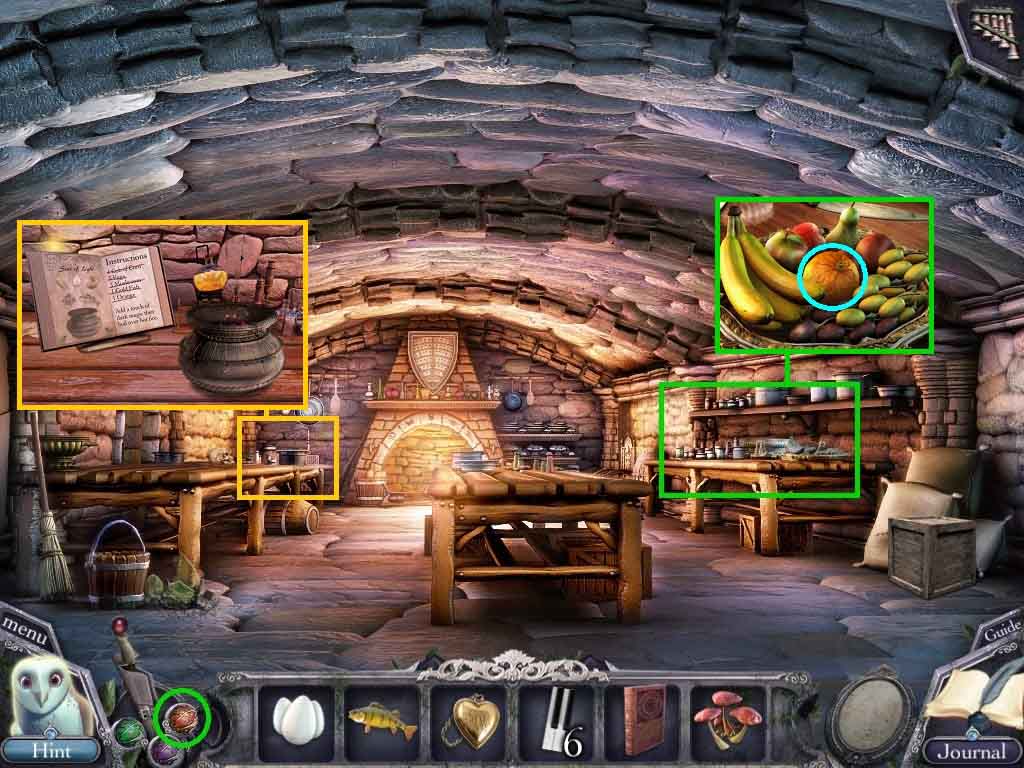This screenshot has width=1024, height=768.
Task: Open the strategy Guide
Action: click(x=1001, y=631)
